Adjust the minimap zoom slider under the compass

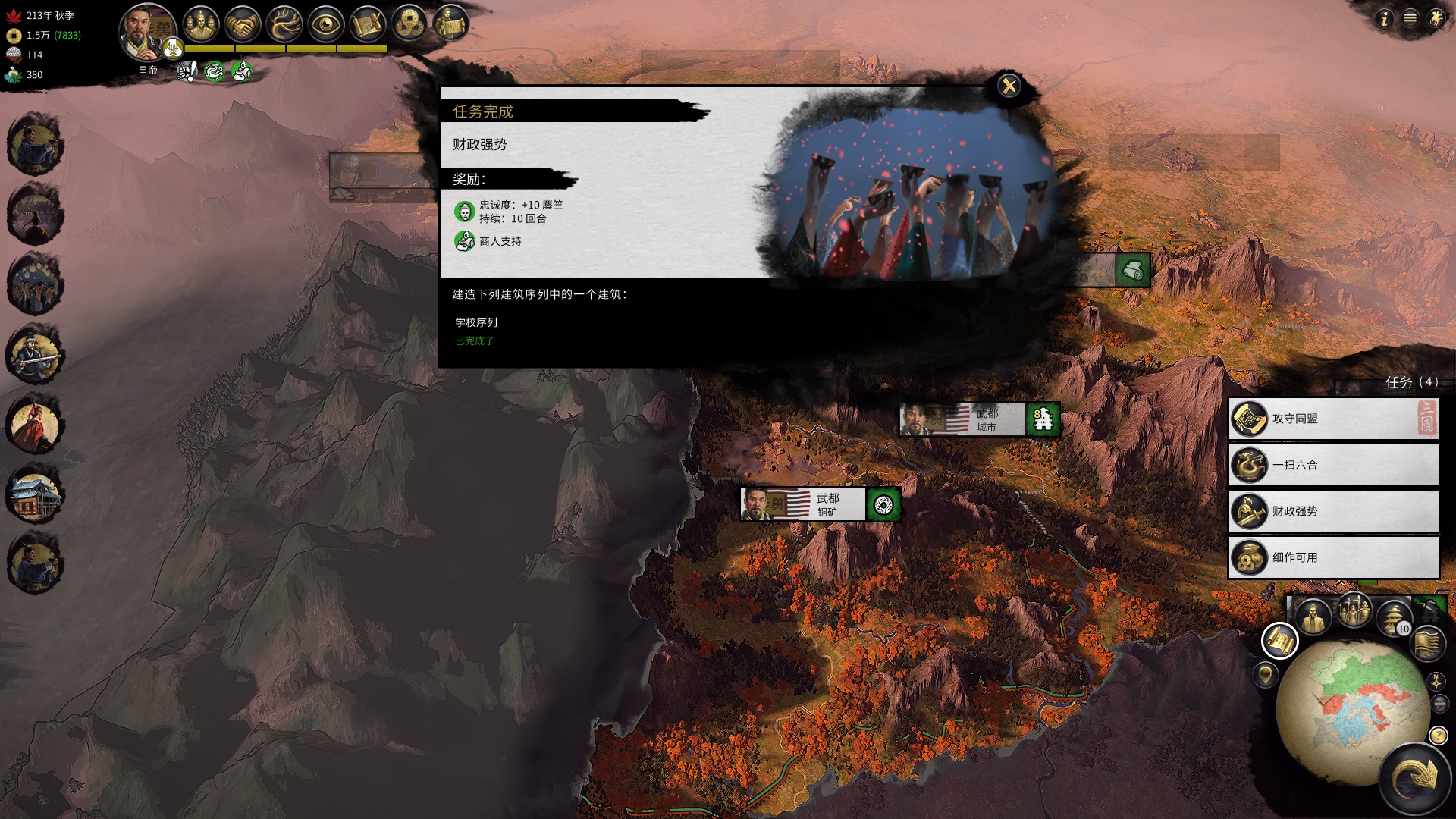(1439, 703)
